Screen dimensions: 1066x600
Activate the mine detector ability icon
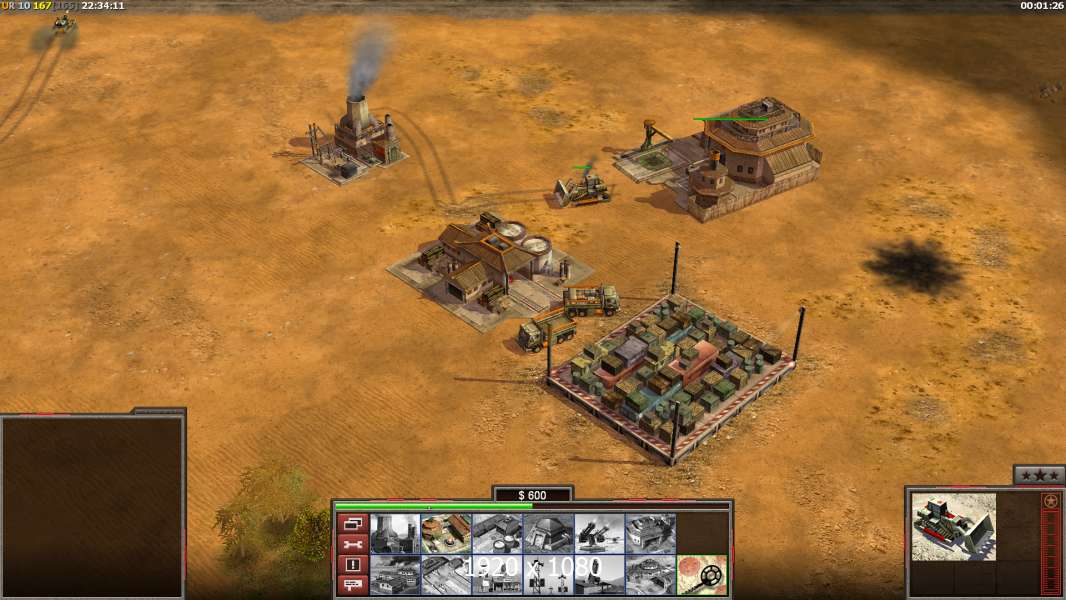point(701,575)
